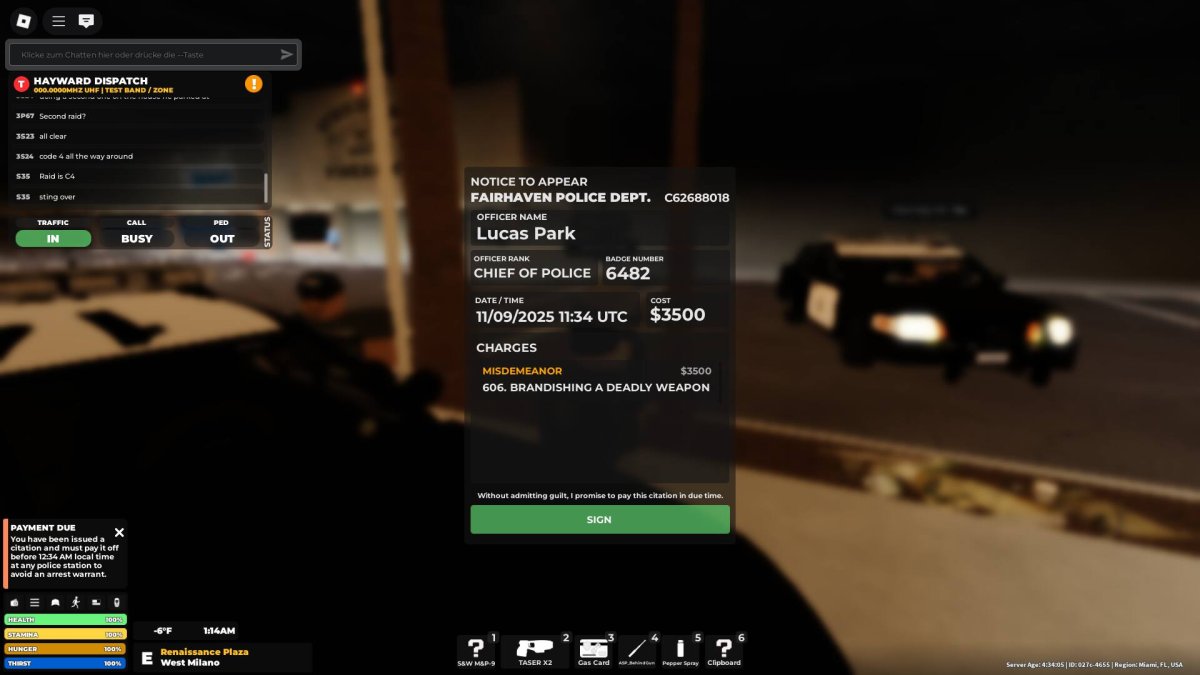The image size is (1200, 675).
Task: Select the Gas Card slot
Action: (x=593, y=651)
